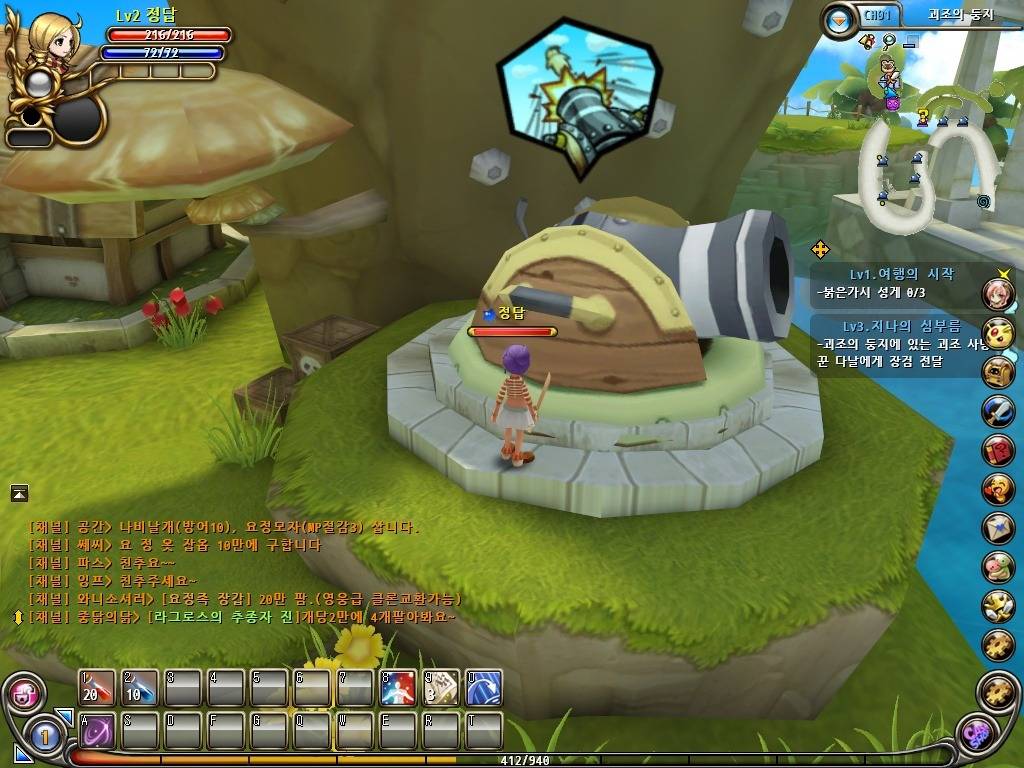Viewport: 1024px width, 768px height.
Task: Select the Lv3 지나의 심부름 quest tracker entry
Action: 902,326
